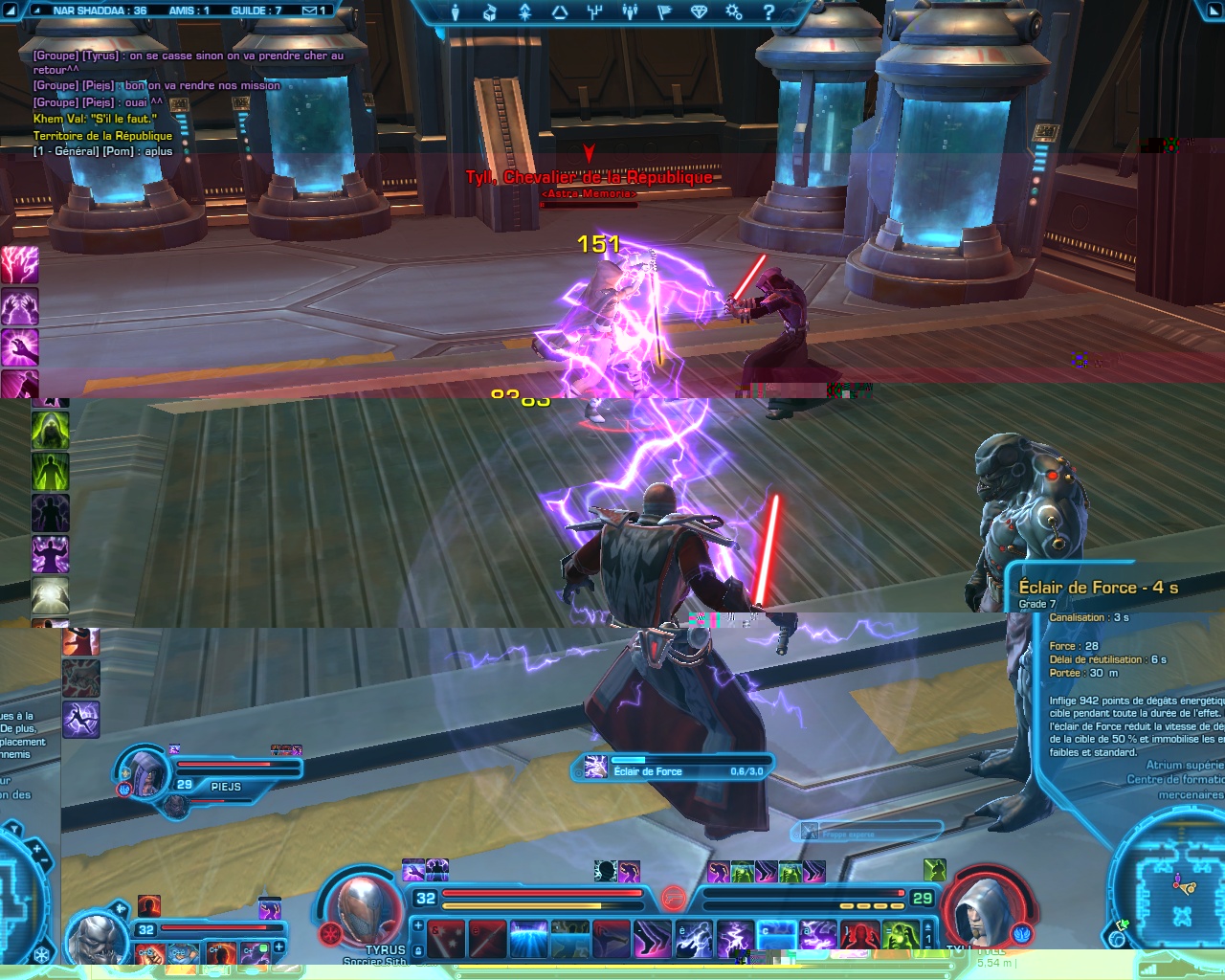Open the inventory box icon in the top menu
The height and width of the screenshot is (980, 1225).
[x=489, y=12]
